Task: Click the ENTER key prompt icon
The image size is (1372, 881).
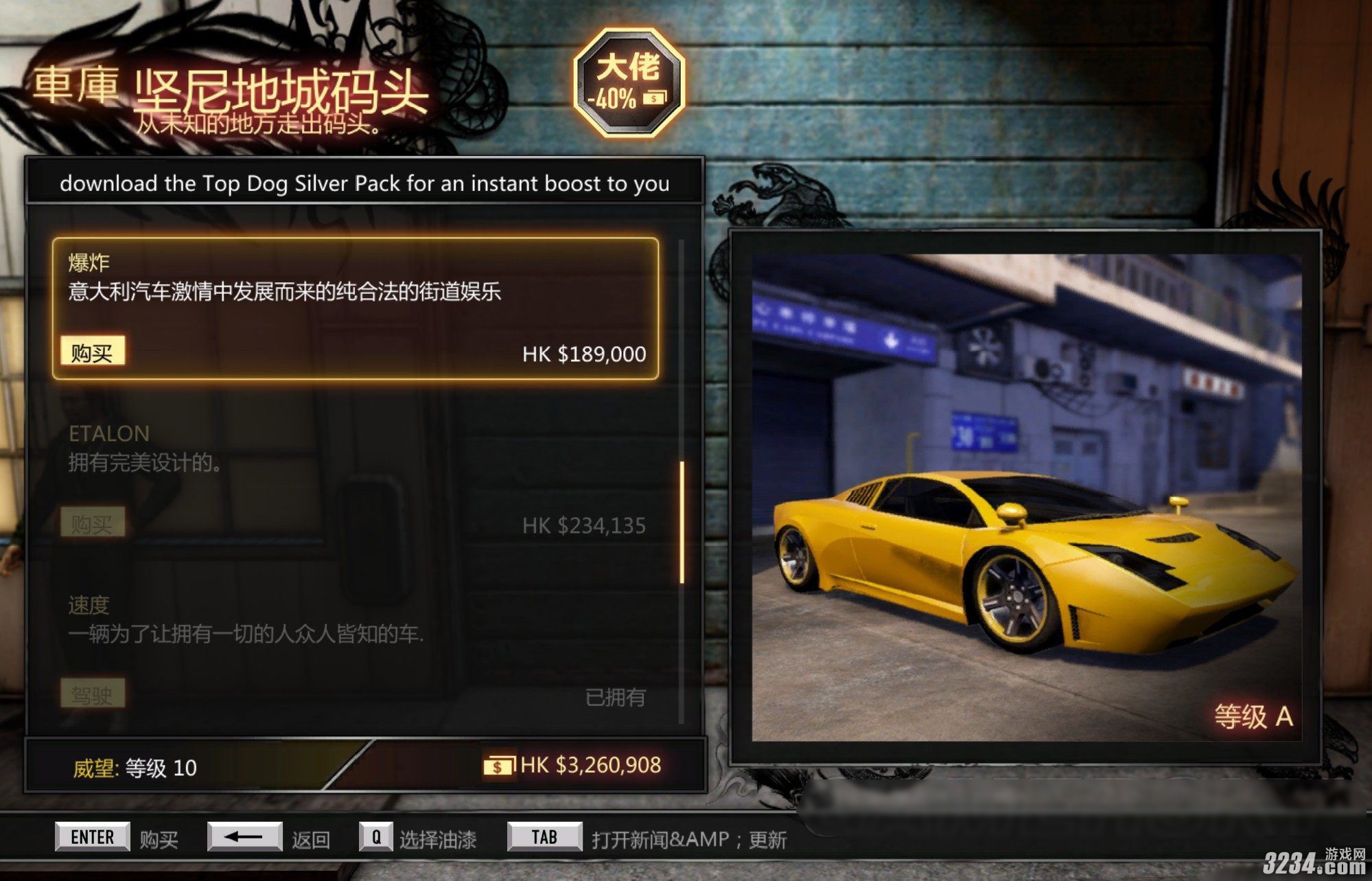Action: point(93,836)
